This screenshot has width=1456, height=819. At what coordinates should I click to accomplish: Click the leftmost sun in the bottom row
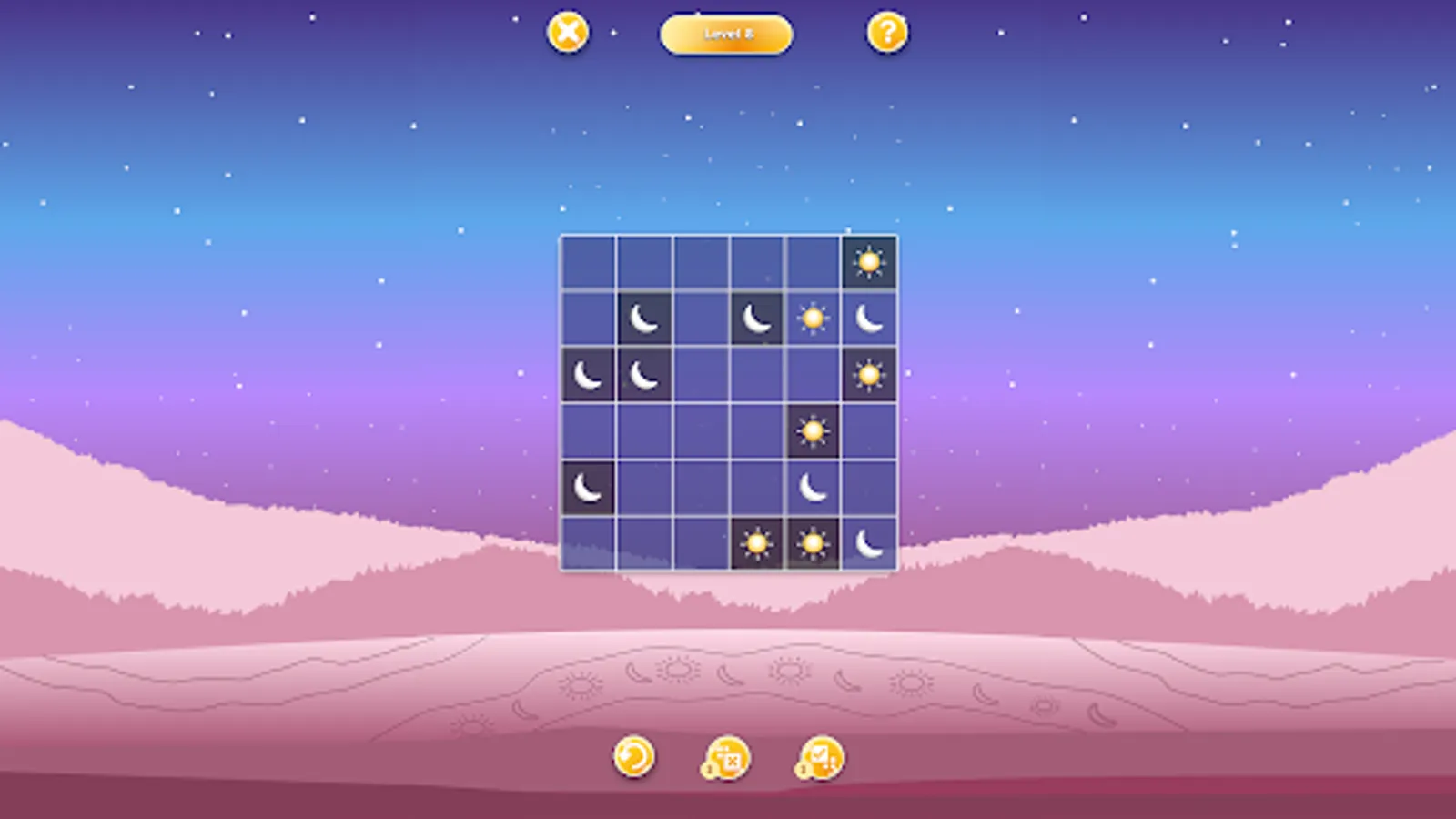point(756,543)
